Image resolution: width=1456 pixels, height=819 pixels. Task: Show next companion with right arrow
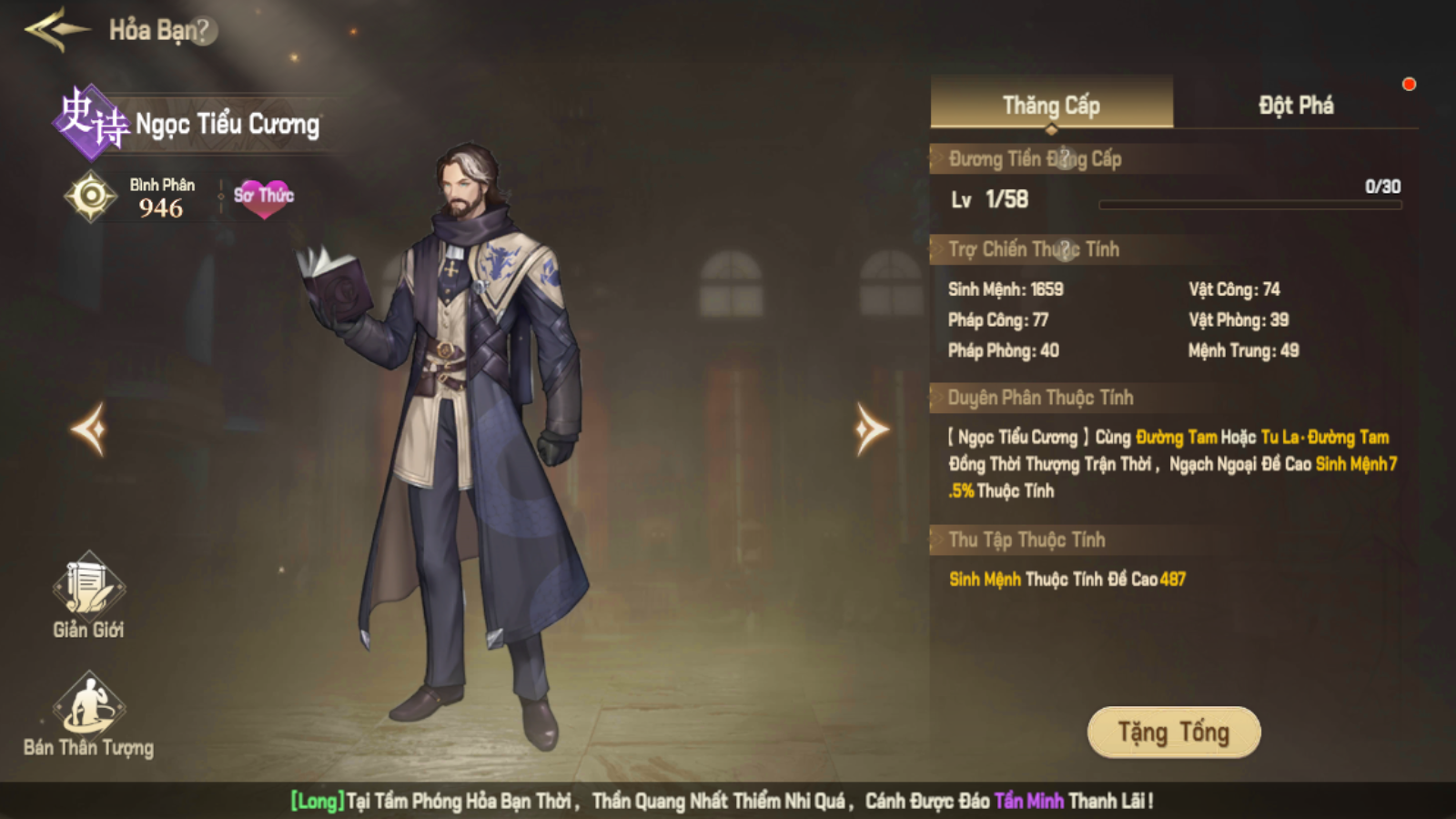(870, 429)
